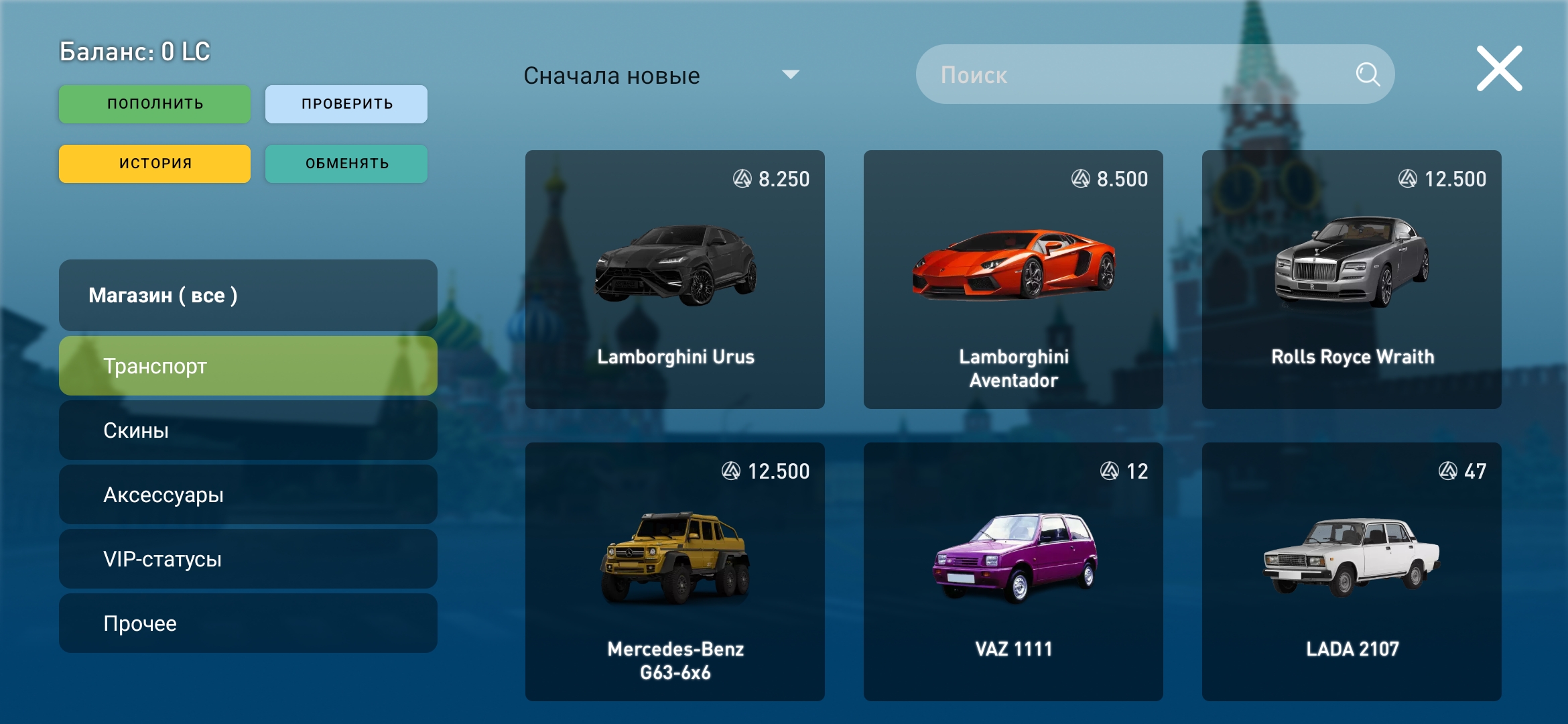Open the "Сначала новые" sorting dropdown

tap(613, 74)
